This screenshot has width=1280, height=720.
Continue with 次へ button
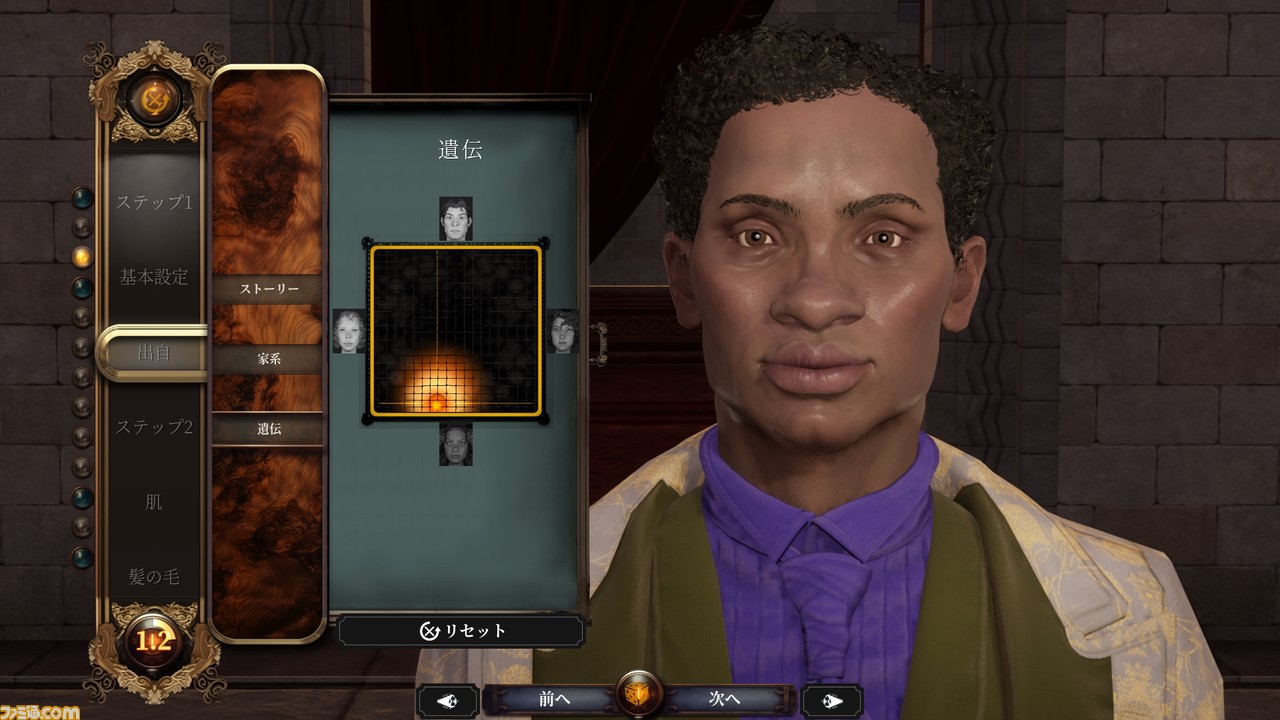click(724, 699)
